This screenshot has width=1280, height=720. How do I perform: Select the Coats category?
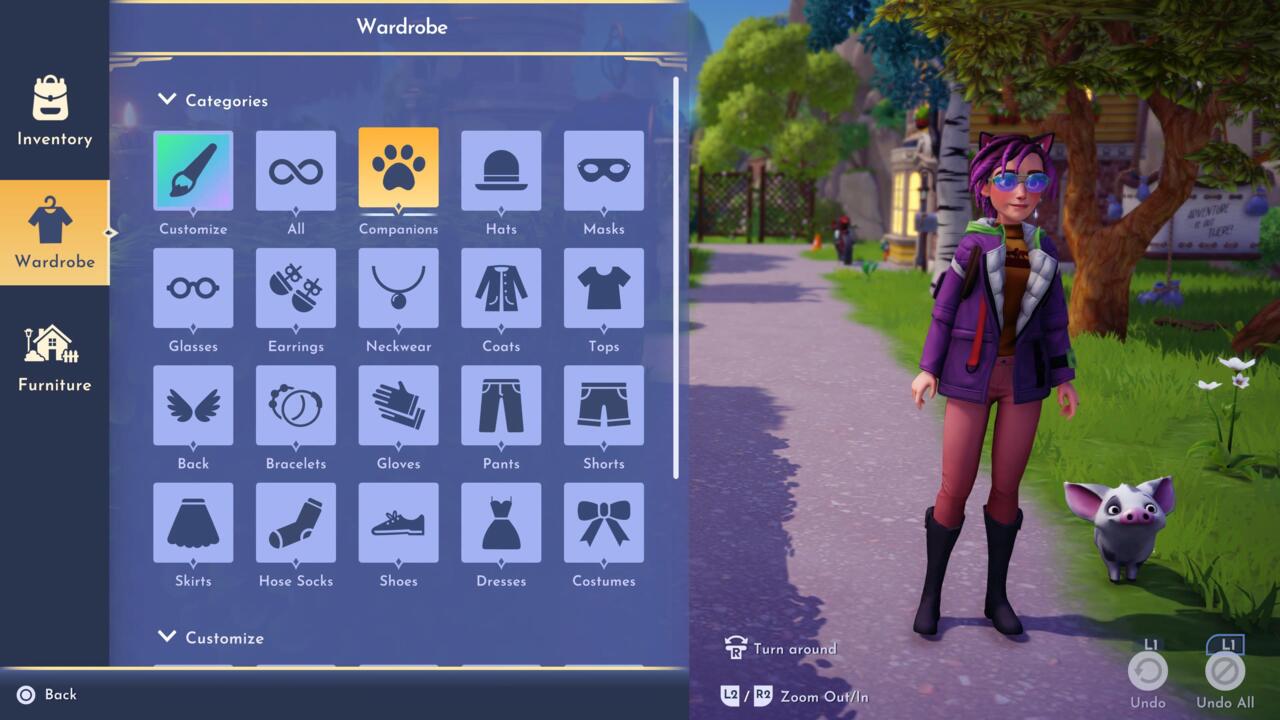(x=501, y=288)
